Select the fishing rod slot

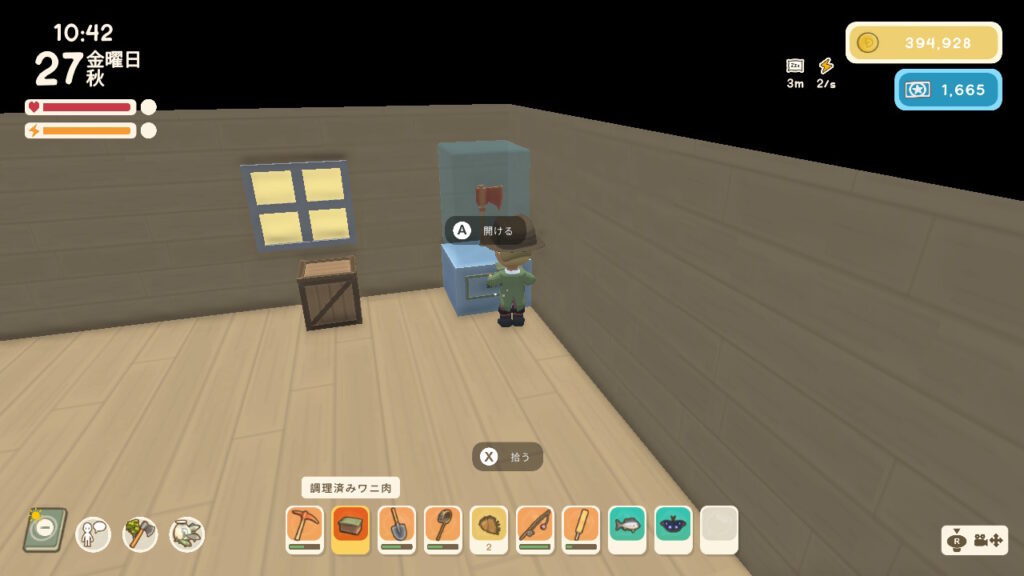pyautogui.click(x=535, y=528)
